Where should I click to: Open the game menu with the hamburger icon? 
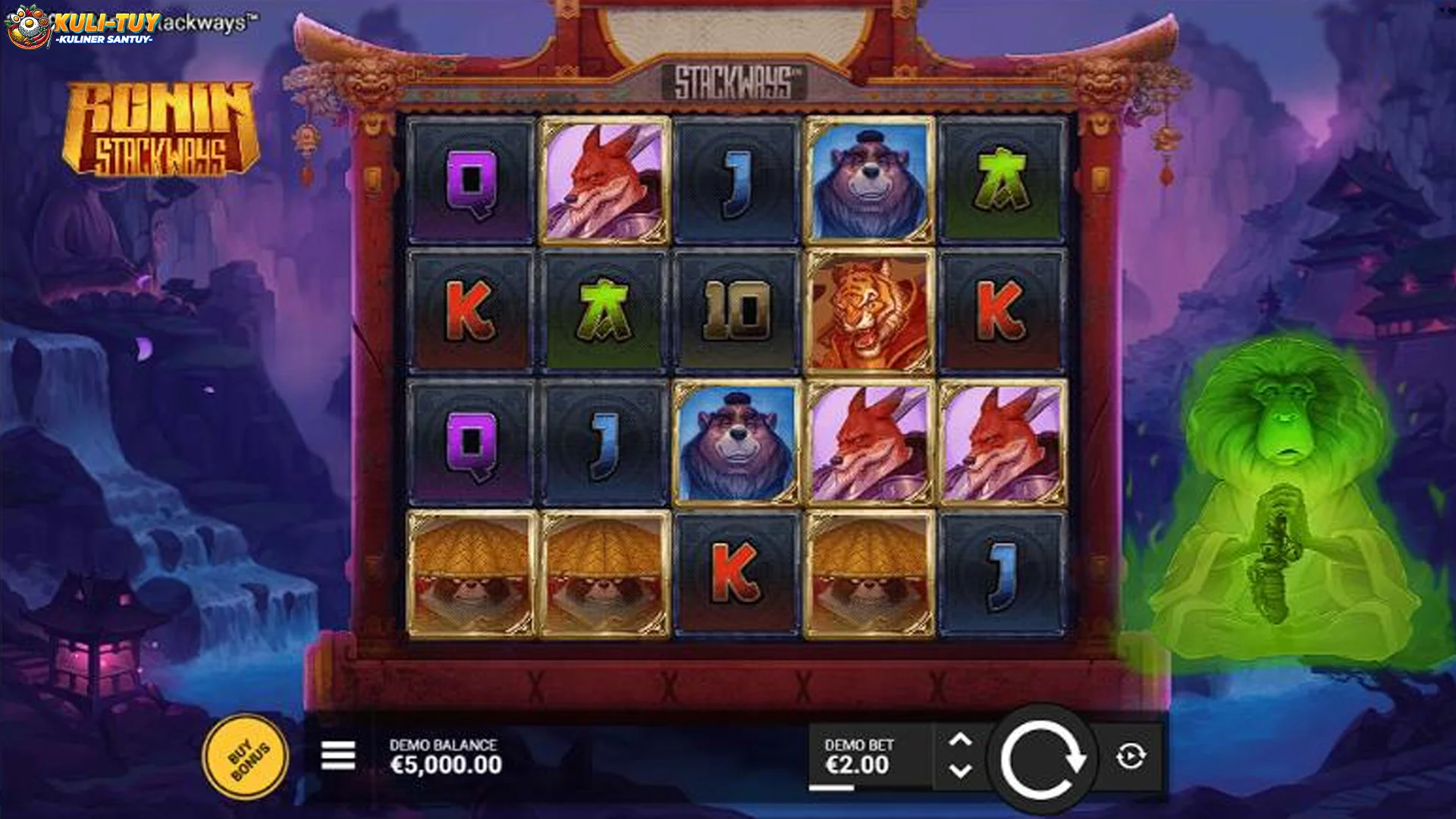click(x=337, y=756)
